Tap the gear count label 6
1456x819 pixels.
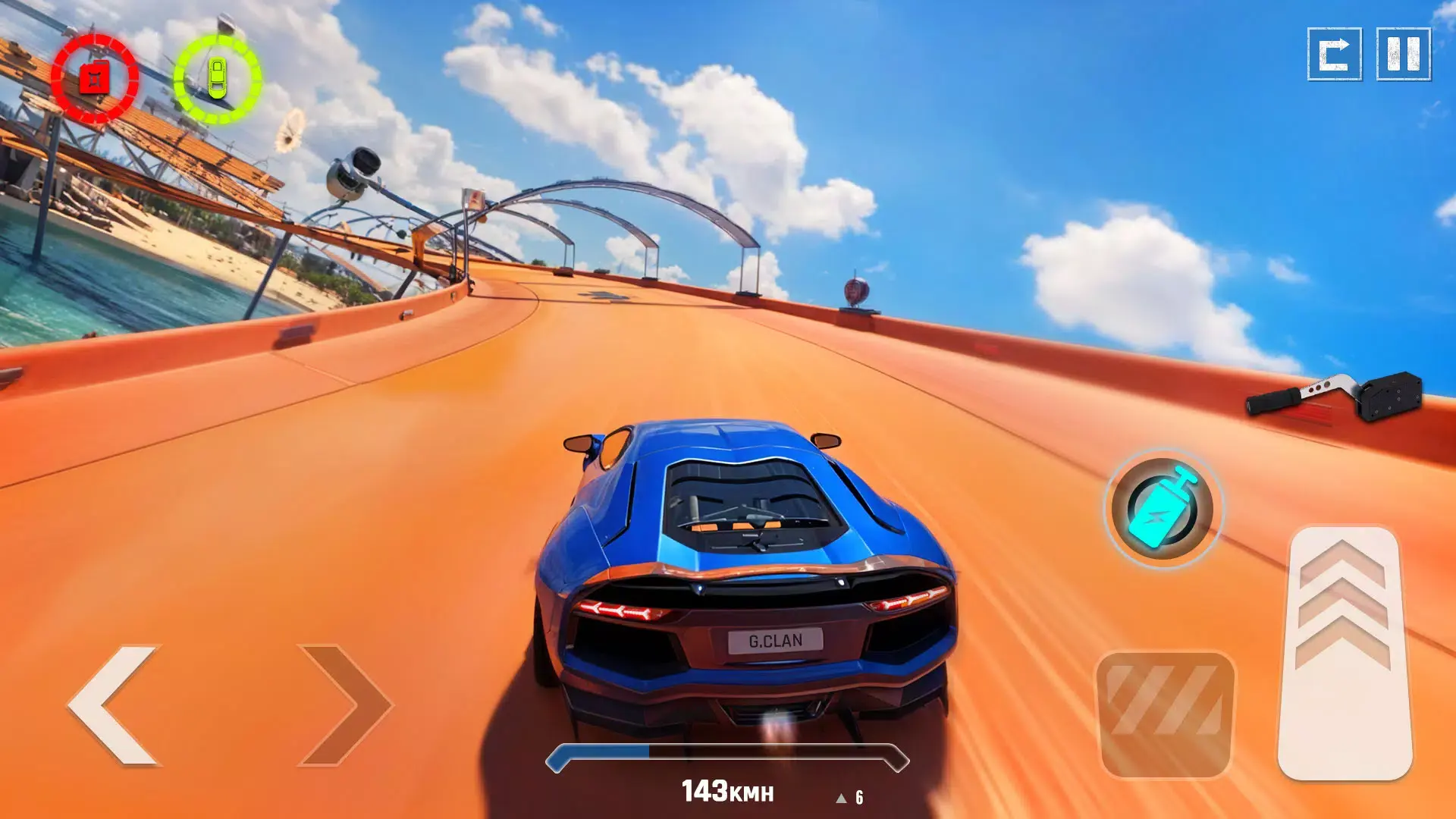[860, 796]
